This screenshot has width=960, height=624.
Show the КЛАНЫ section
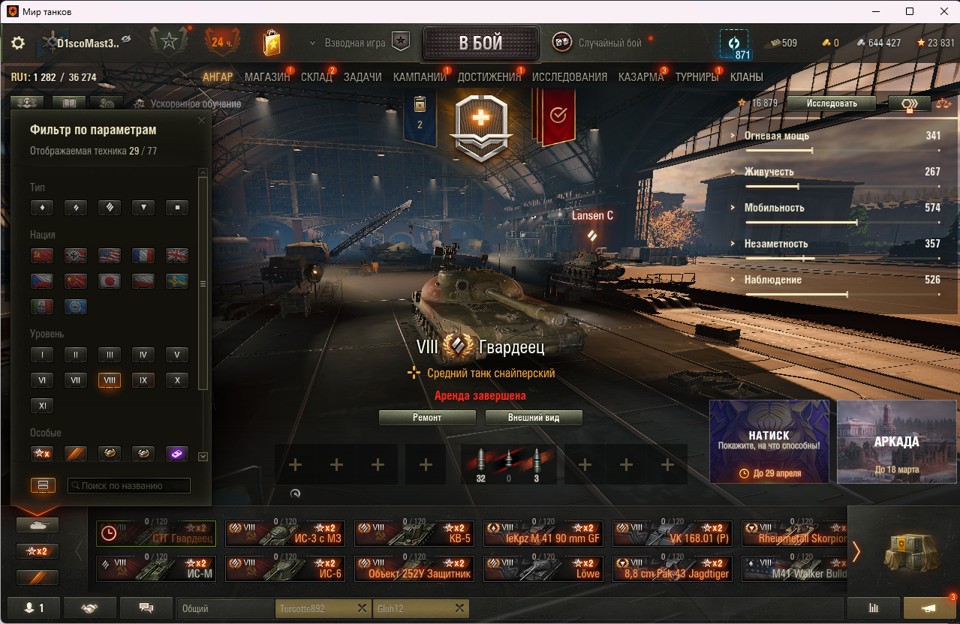tap(746, 77)
